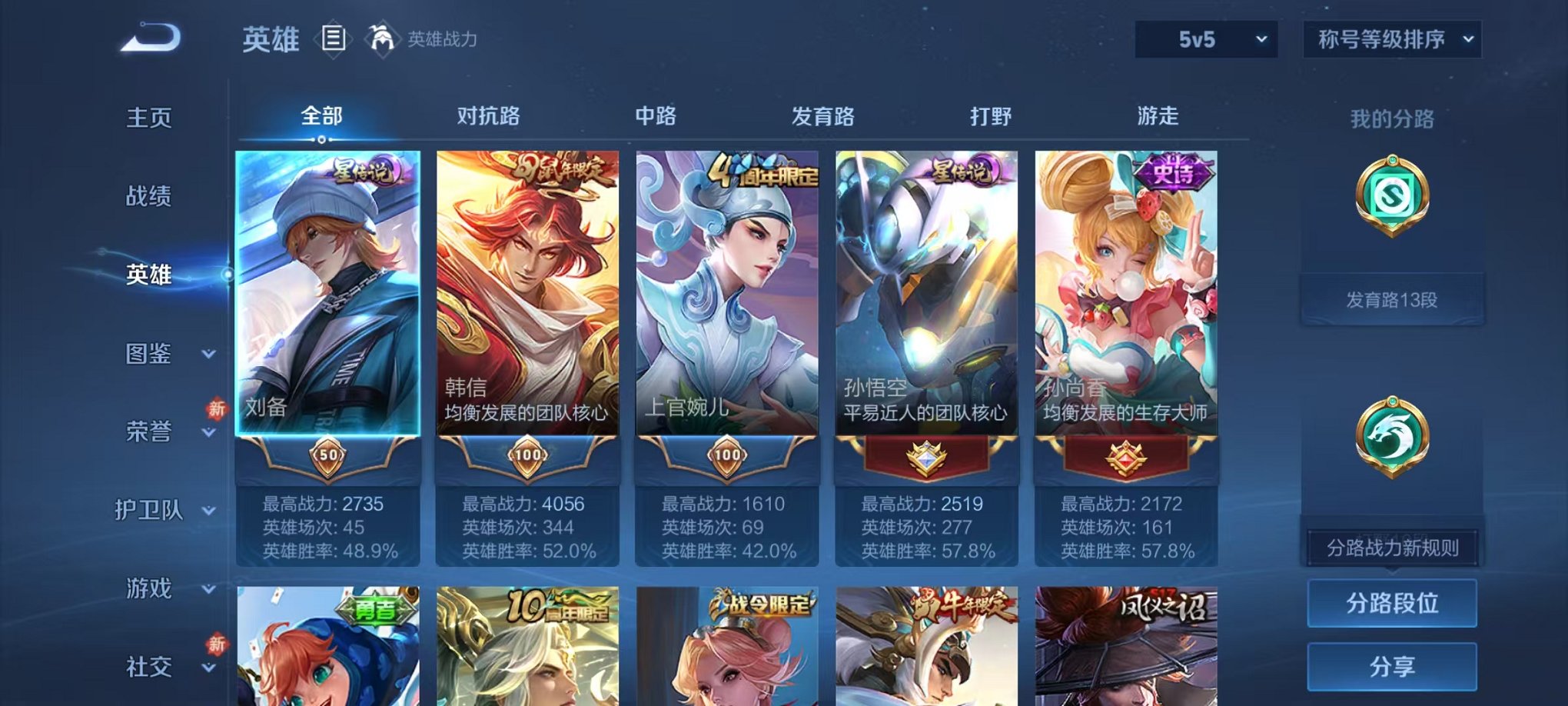The width and height of the screenshot is (1568, 706).
Task: Click the 英雄战力 hero power icon
Action: click(x=381, y=37)
